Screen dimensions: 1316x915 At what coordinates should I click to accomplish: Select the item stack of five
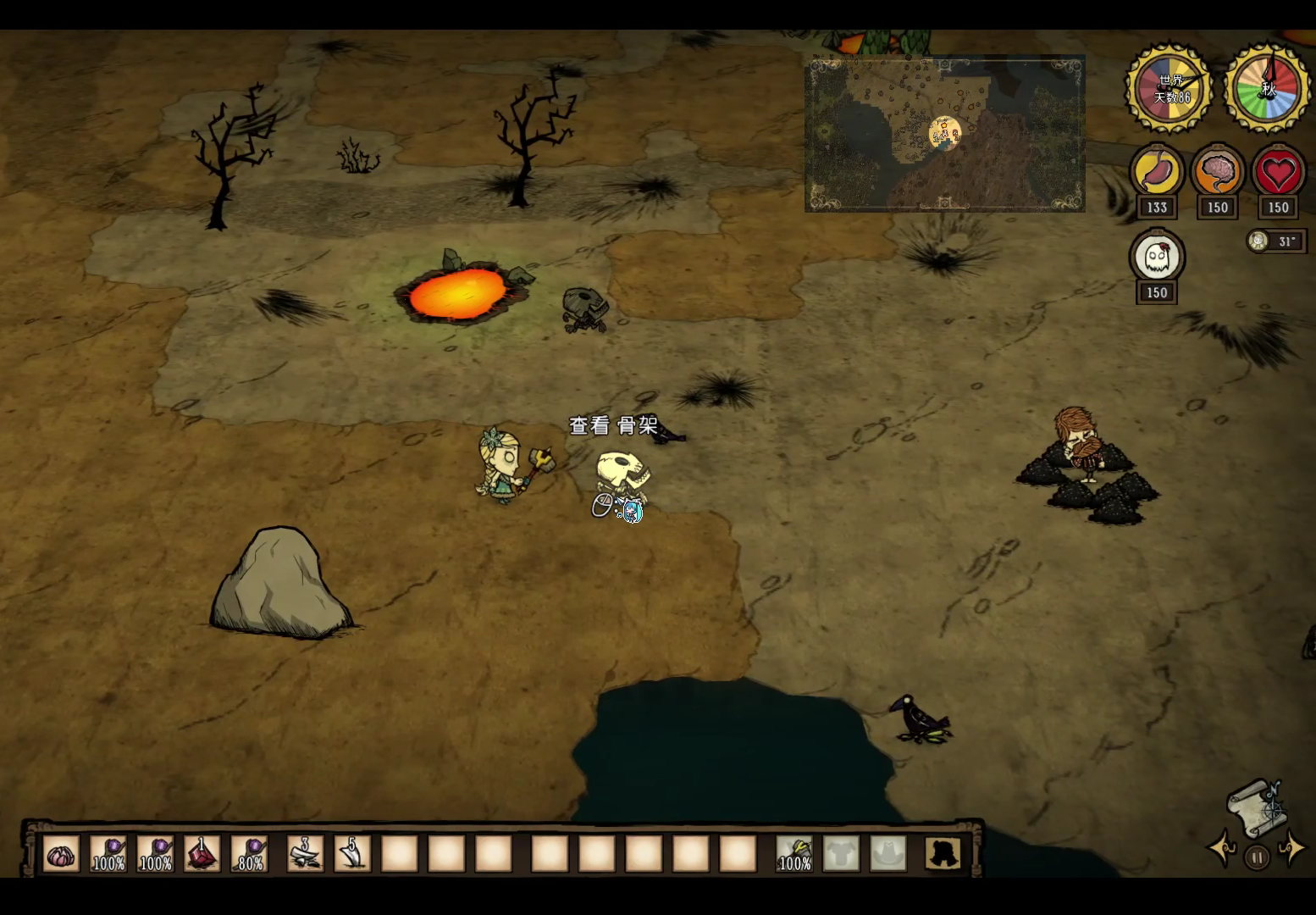coord(352,854)
